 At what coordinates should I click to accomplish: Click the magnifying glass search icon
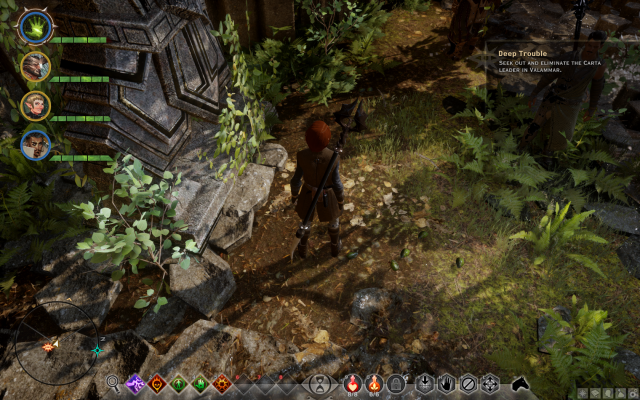click(x=113, y=382)
